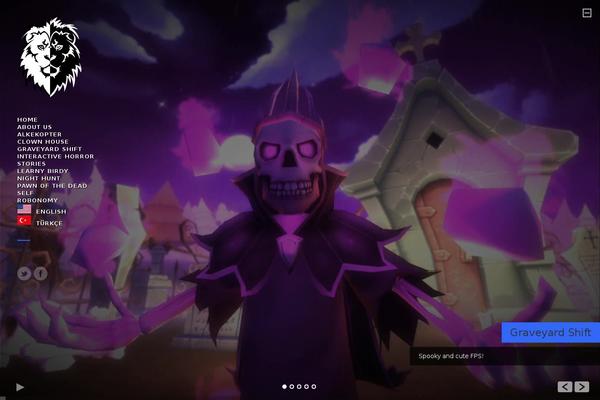The image size is (600, 400).
Task: Advance to the next slide arrow
Action: pyautogui.click(x=582, y=386)
